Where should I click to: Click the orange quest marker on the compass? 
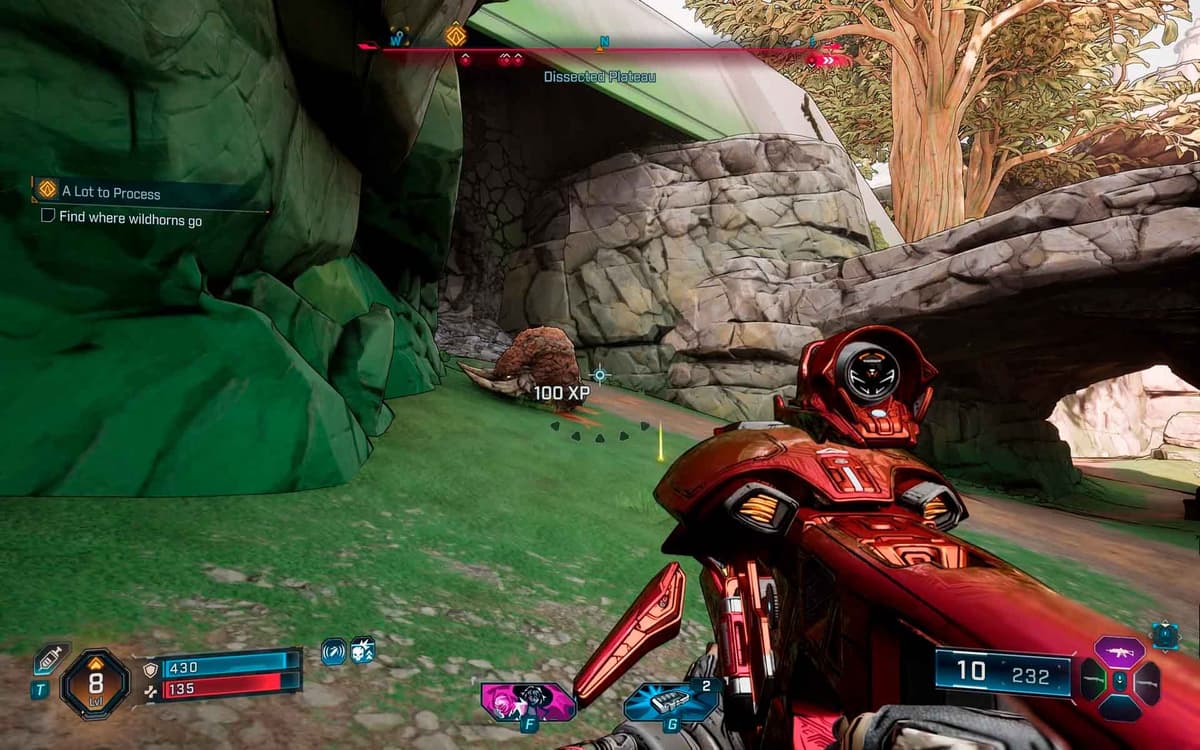(x=456, y=36)
